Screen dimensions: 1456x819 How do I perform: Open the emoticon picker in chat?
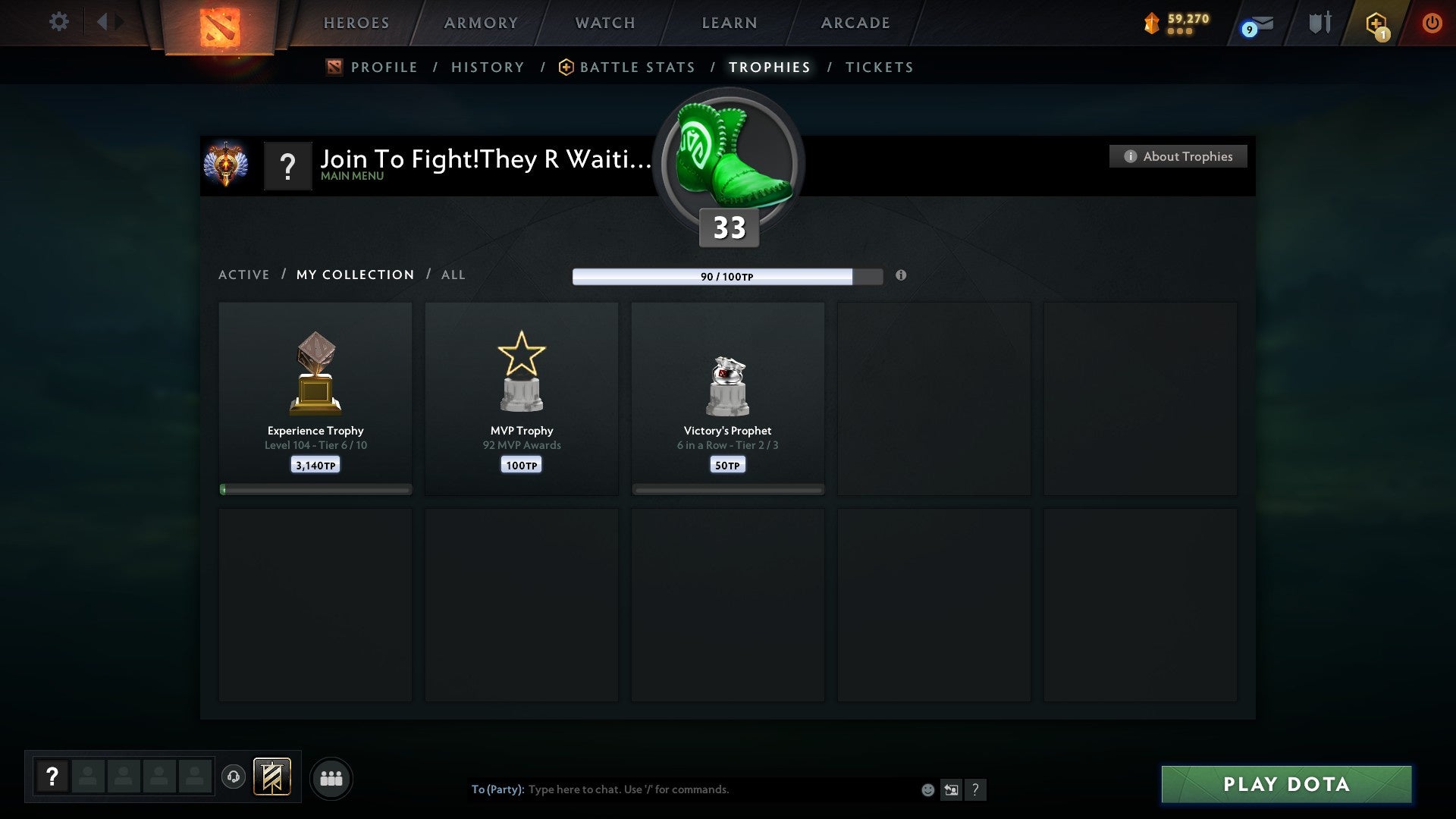927,789
